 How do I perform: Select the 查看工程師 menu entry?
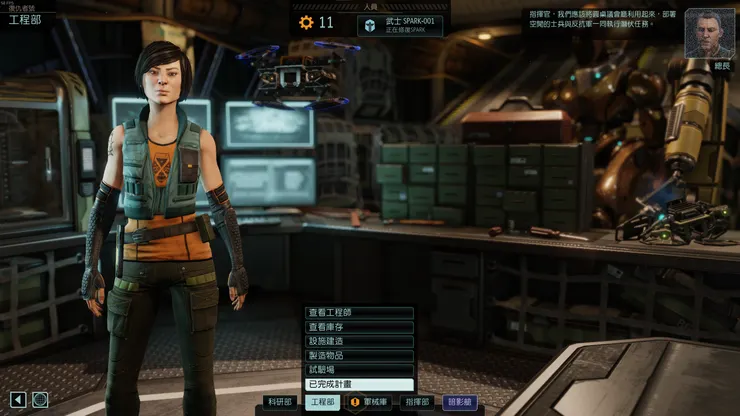(359, 313)
